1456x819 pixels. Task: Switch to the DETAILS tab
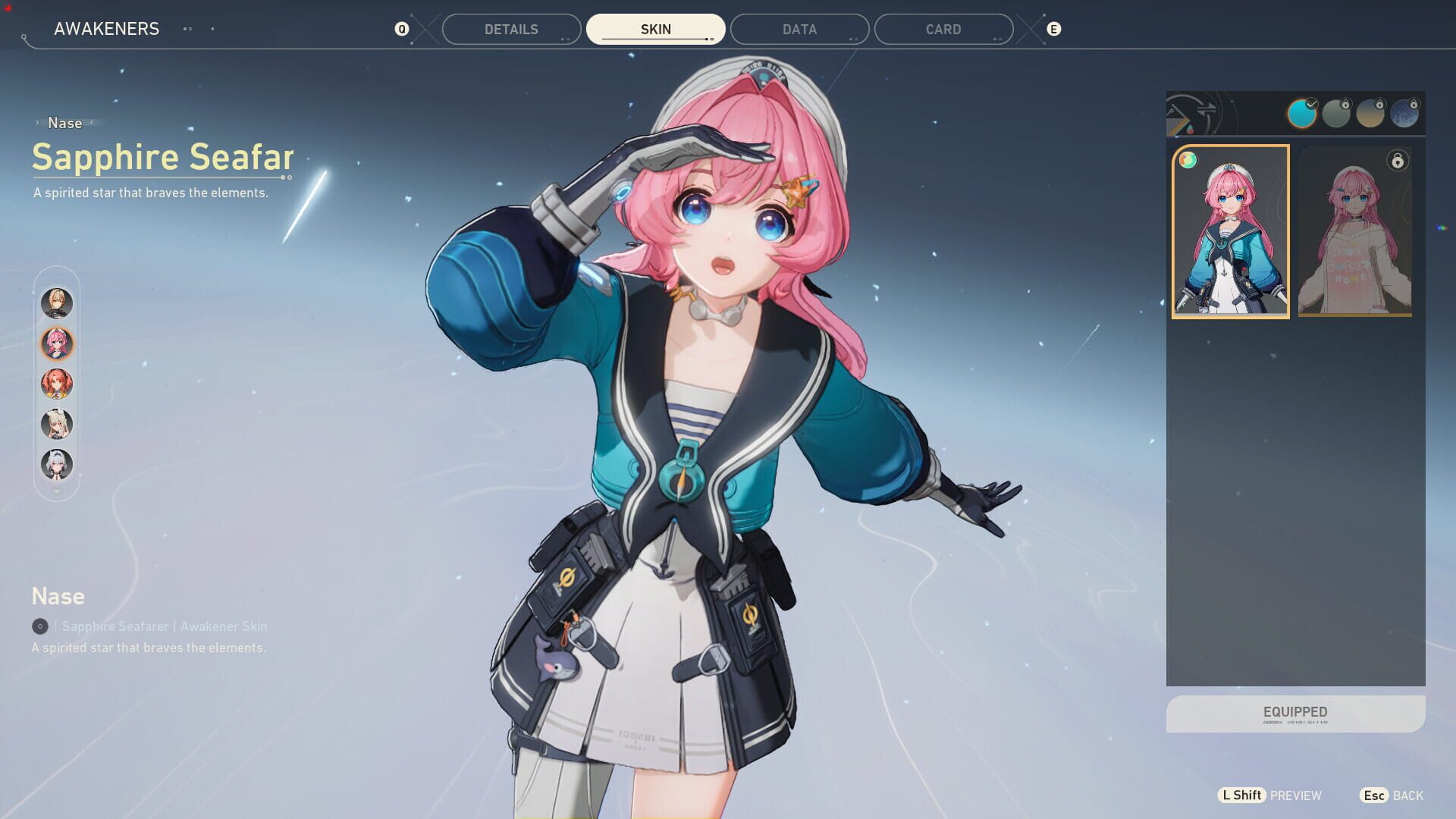tap(511, 29)
